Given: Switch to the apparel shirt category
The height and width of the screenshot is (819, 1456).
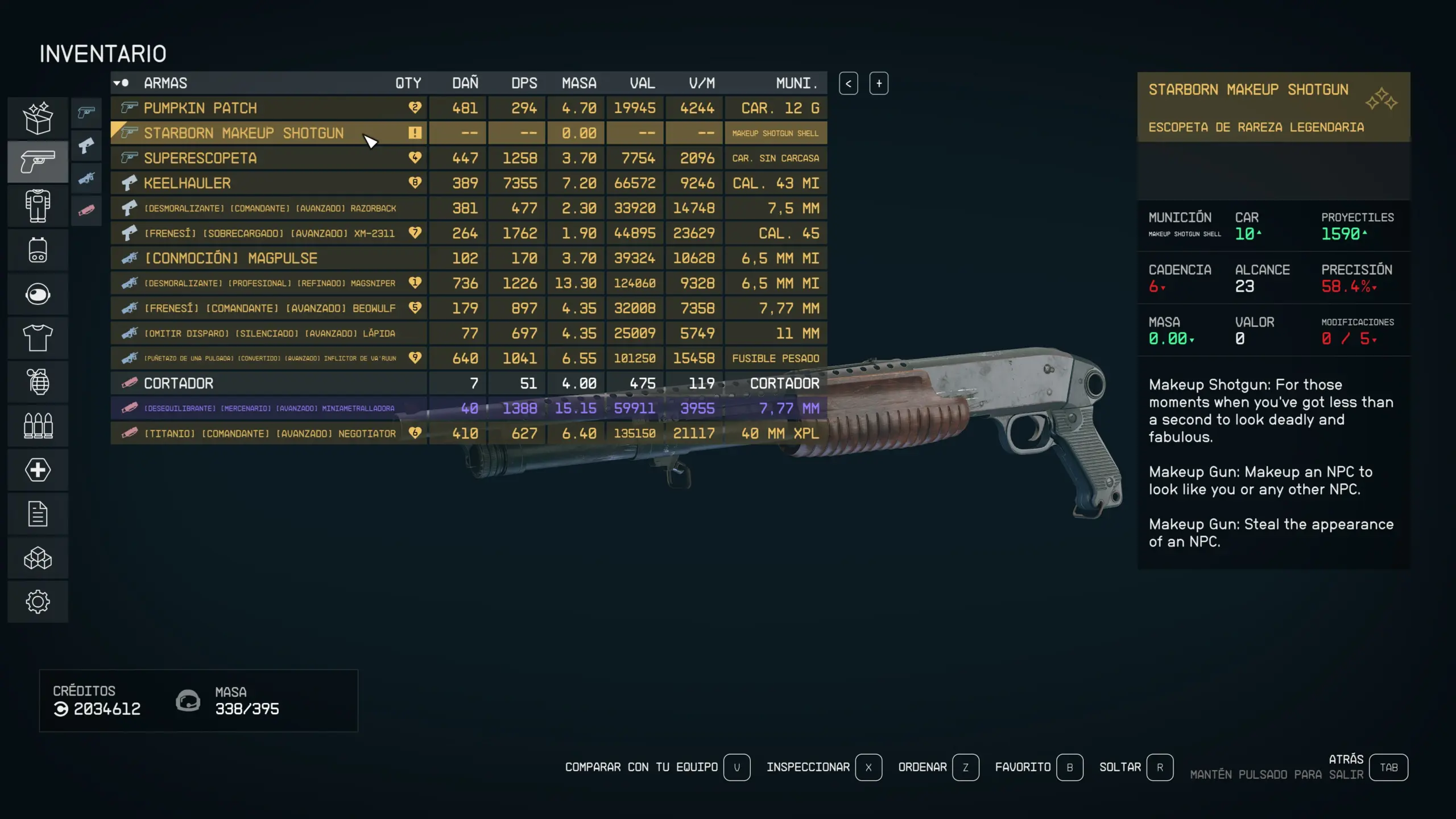Looking at the screenshot, I should tap(38, 338).
